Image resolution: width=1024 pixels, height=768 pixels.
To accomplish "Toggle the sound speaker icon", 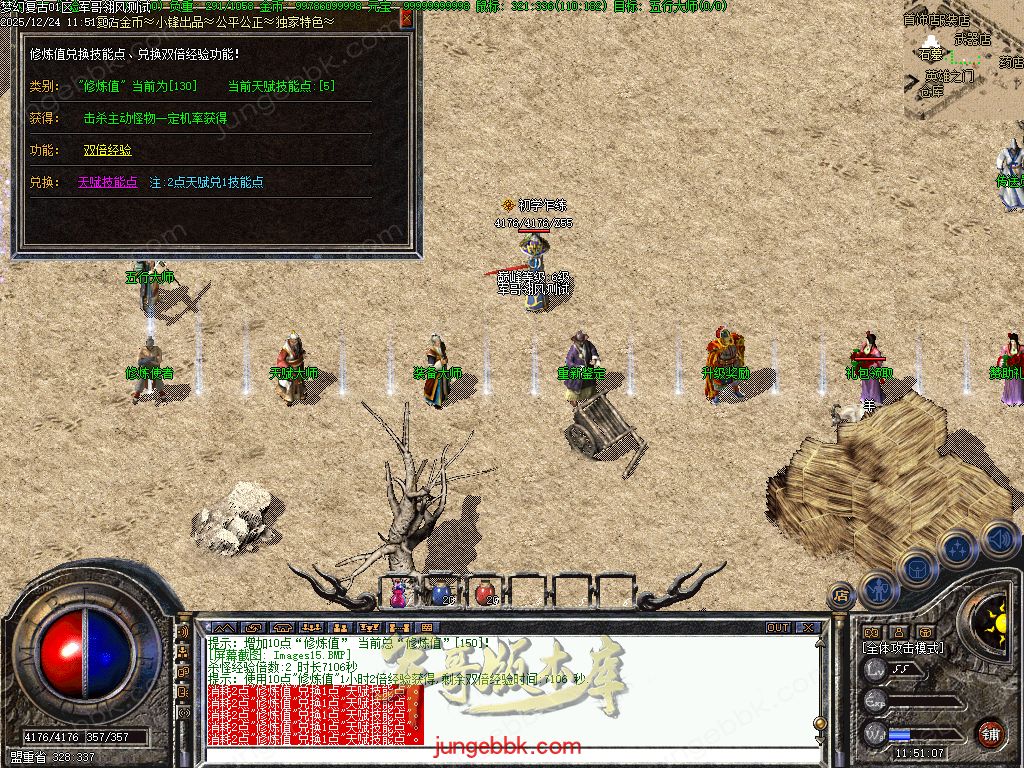I will (998, 540).
